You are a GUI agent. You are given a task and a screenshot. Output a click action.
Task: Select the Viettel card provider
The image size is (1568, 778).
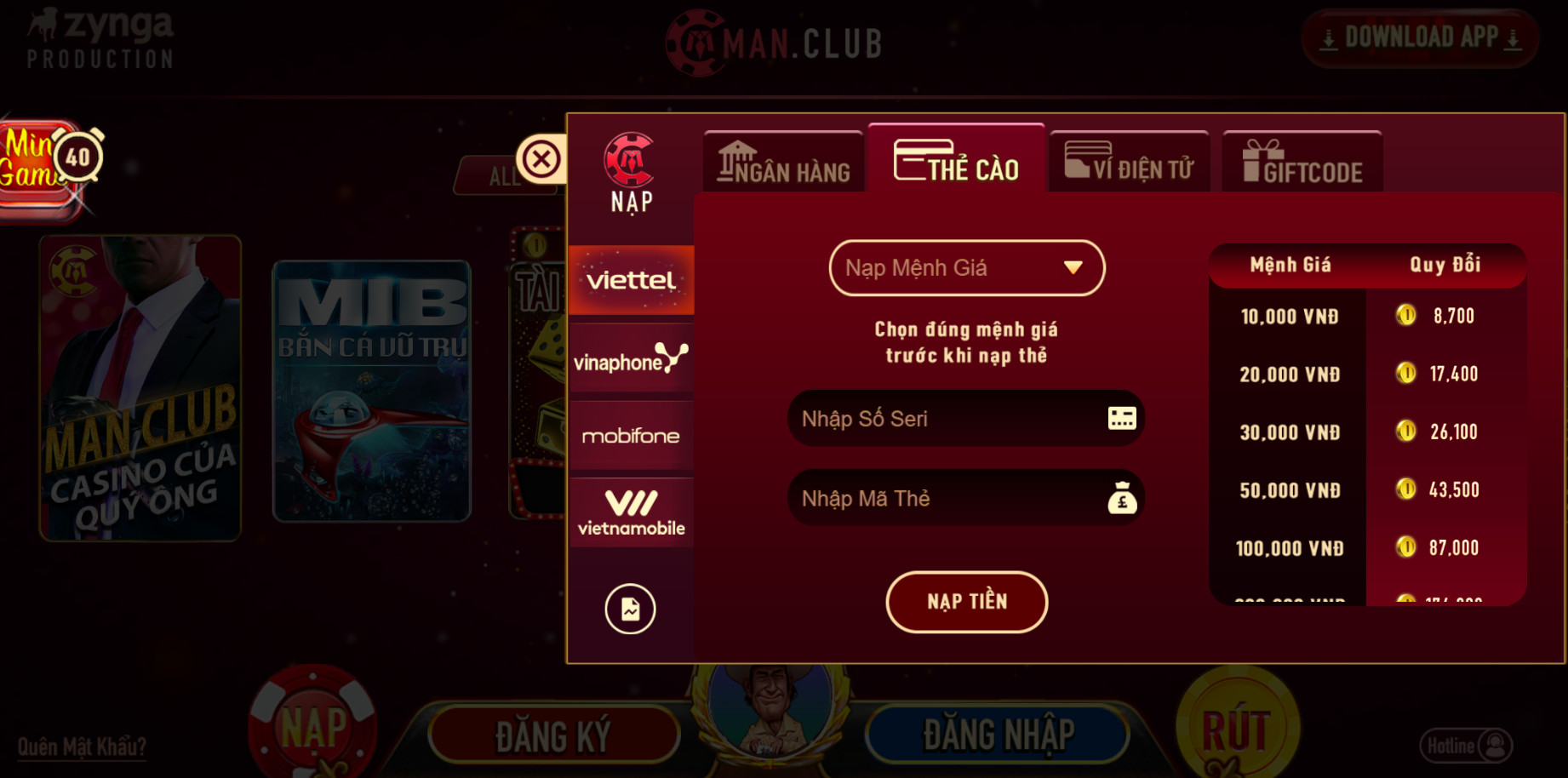click(631, 279)
